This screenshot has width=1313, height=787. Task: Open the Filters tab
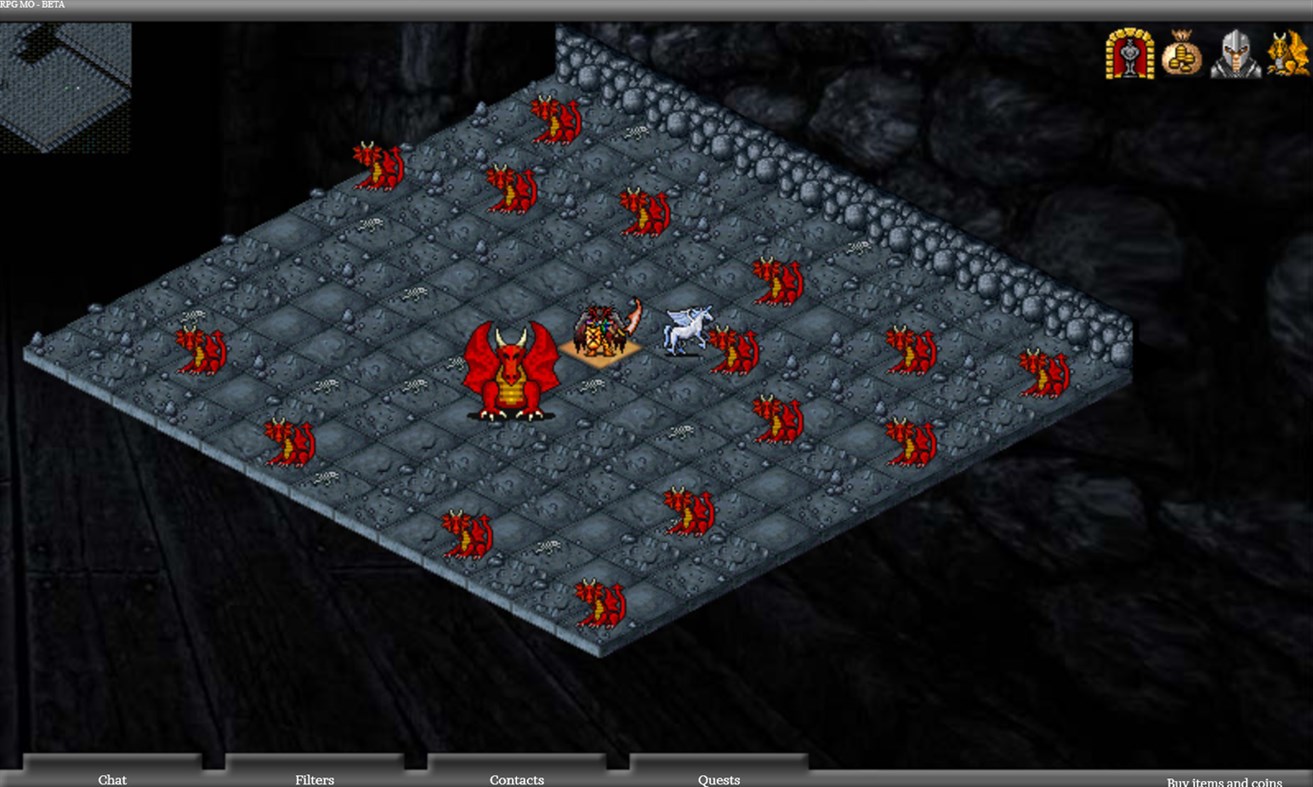[314, 779]
